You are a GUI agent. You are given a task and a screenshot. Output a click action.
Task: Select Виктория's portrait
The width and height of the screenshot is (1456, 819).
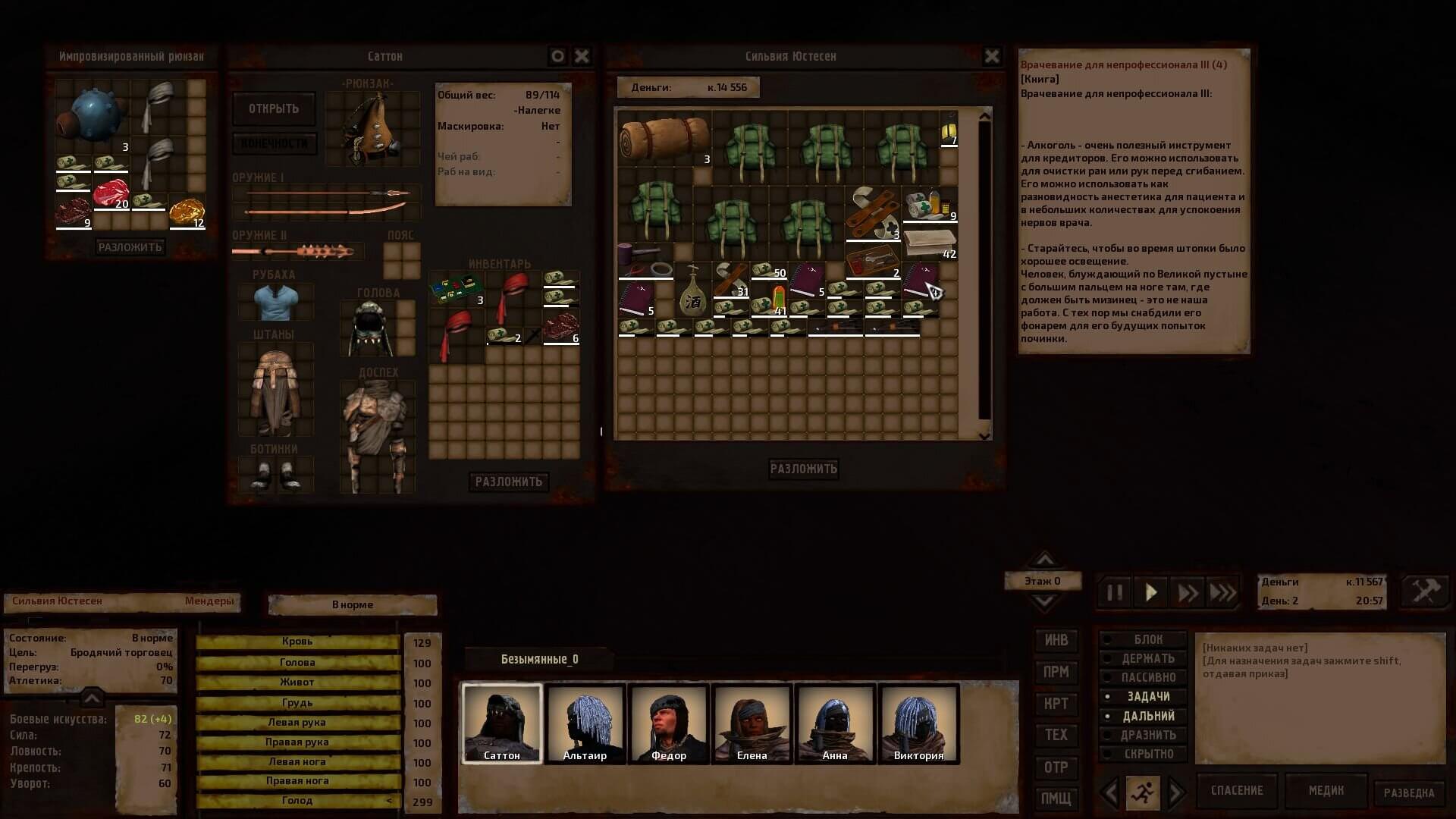pyautogui.click(x=918, y=723)
